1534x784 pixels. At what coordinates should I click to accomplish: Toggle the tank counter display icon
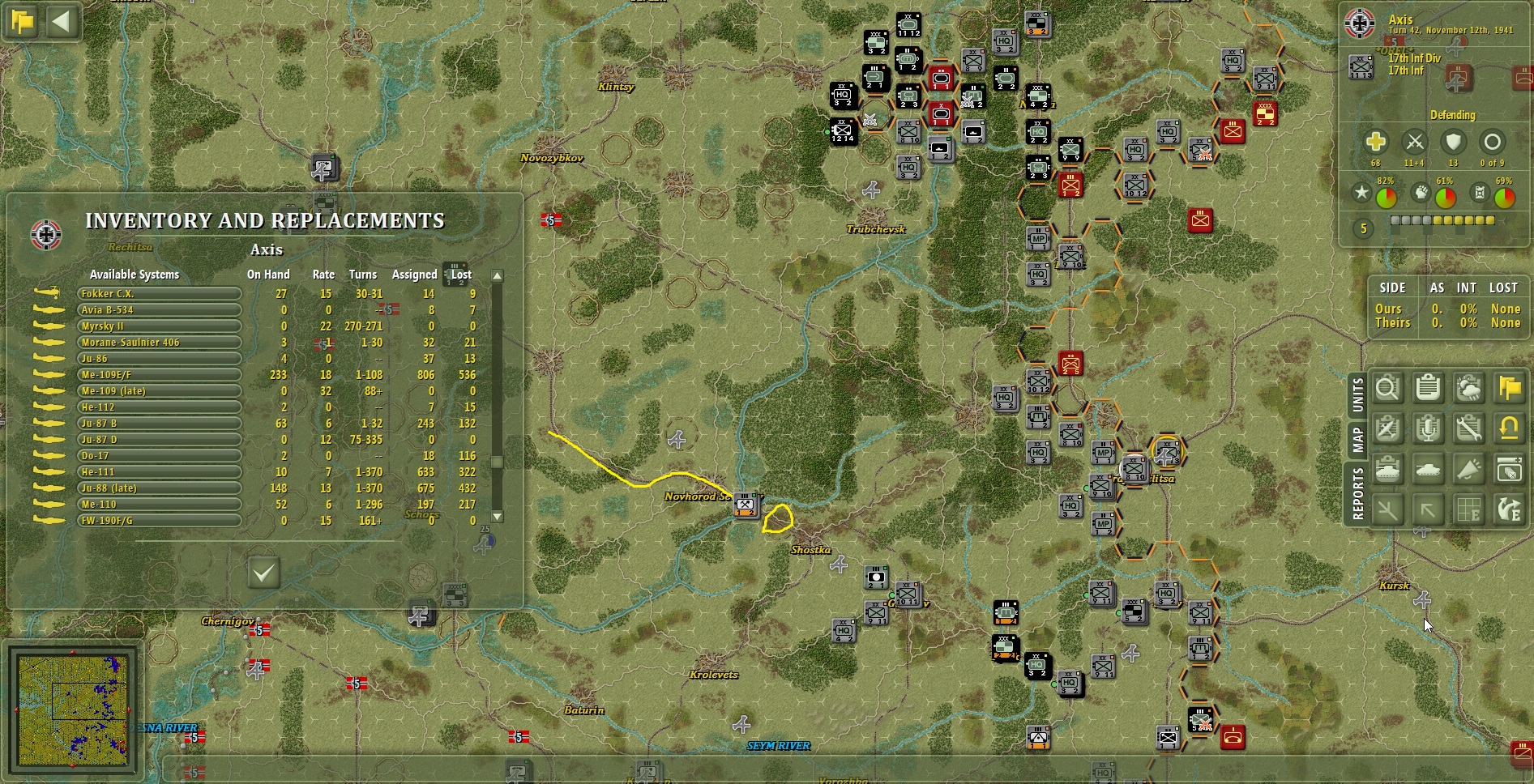click(x=1428, y=470)
